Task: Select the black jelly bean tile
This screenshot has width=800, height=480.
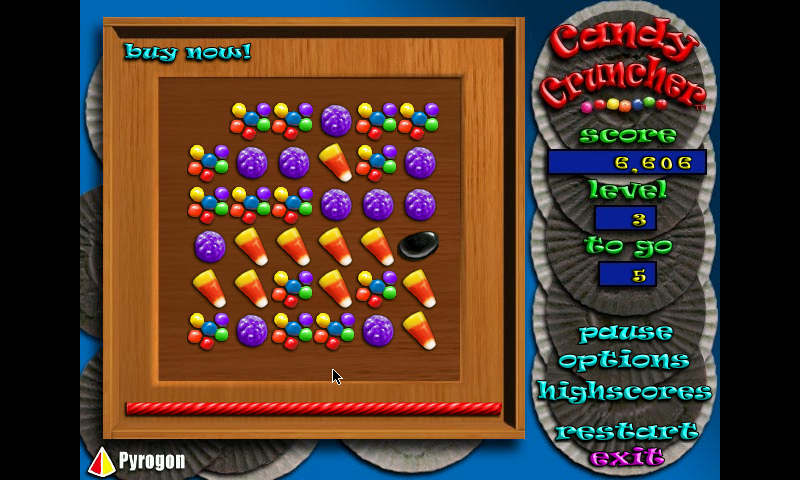Action: click(x=418, y=244)
